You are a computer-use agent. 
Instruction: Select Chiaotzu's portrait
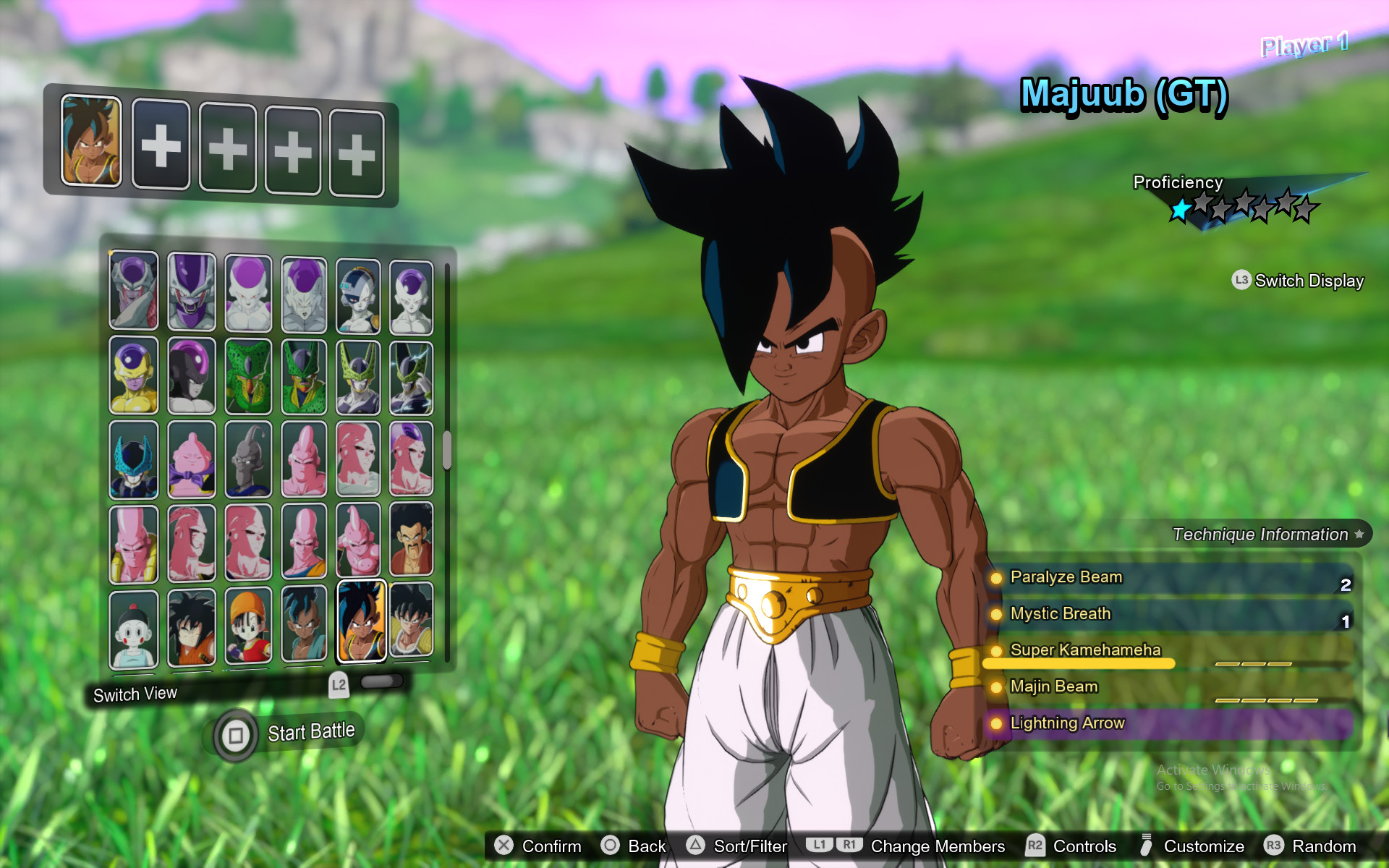tap(134, 626)
